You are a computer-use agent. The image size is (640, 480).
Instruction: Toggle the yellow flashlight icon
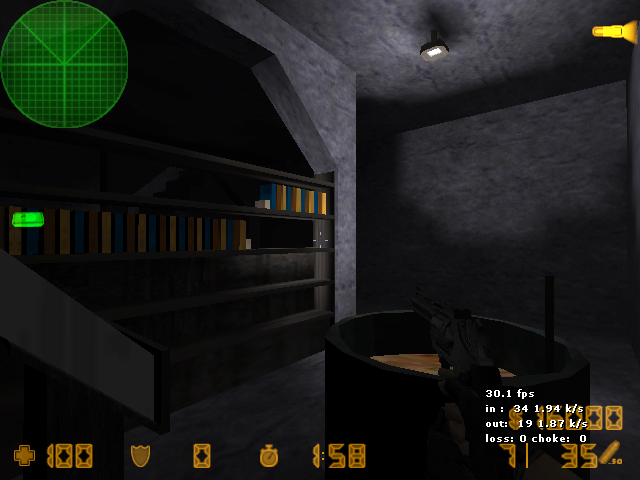[x=614, y=32]
